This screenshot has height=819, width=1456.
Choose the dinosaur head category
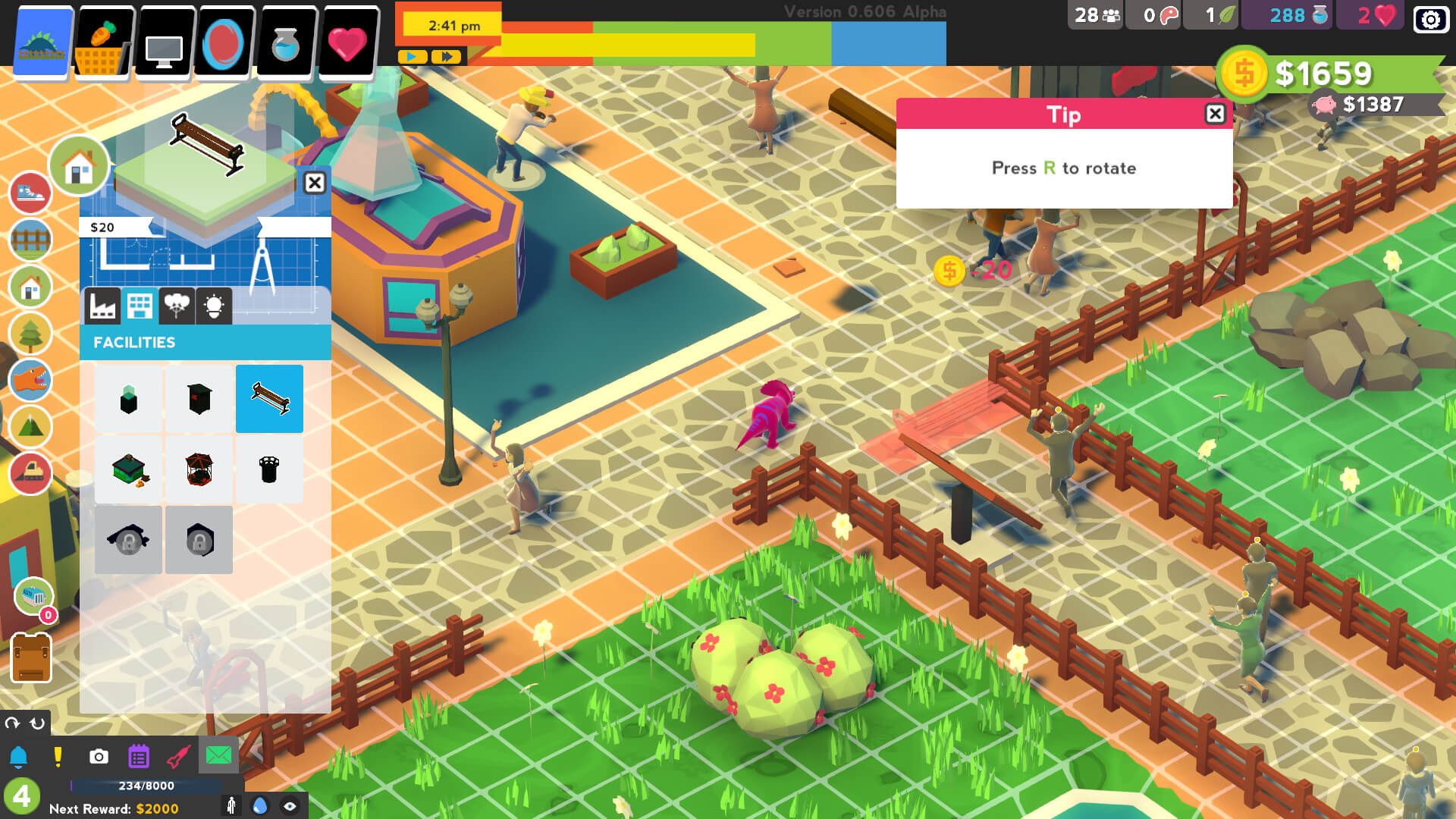(x=30, y=379)
